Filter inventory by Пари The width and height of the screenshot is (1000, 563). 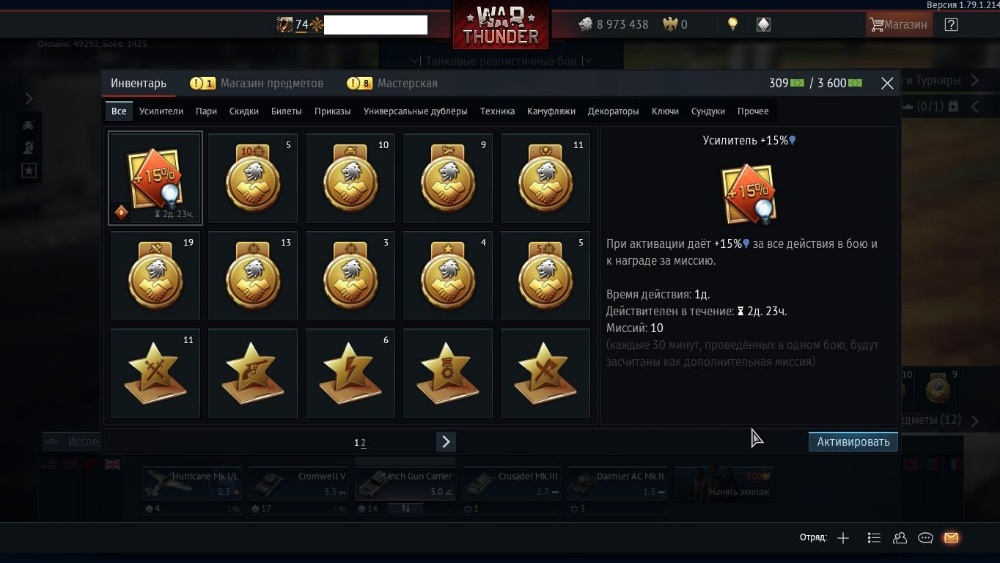[206, 111]
